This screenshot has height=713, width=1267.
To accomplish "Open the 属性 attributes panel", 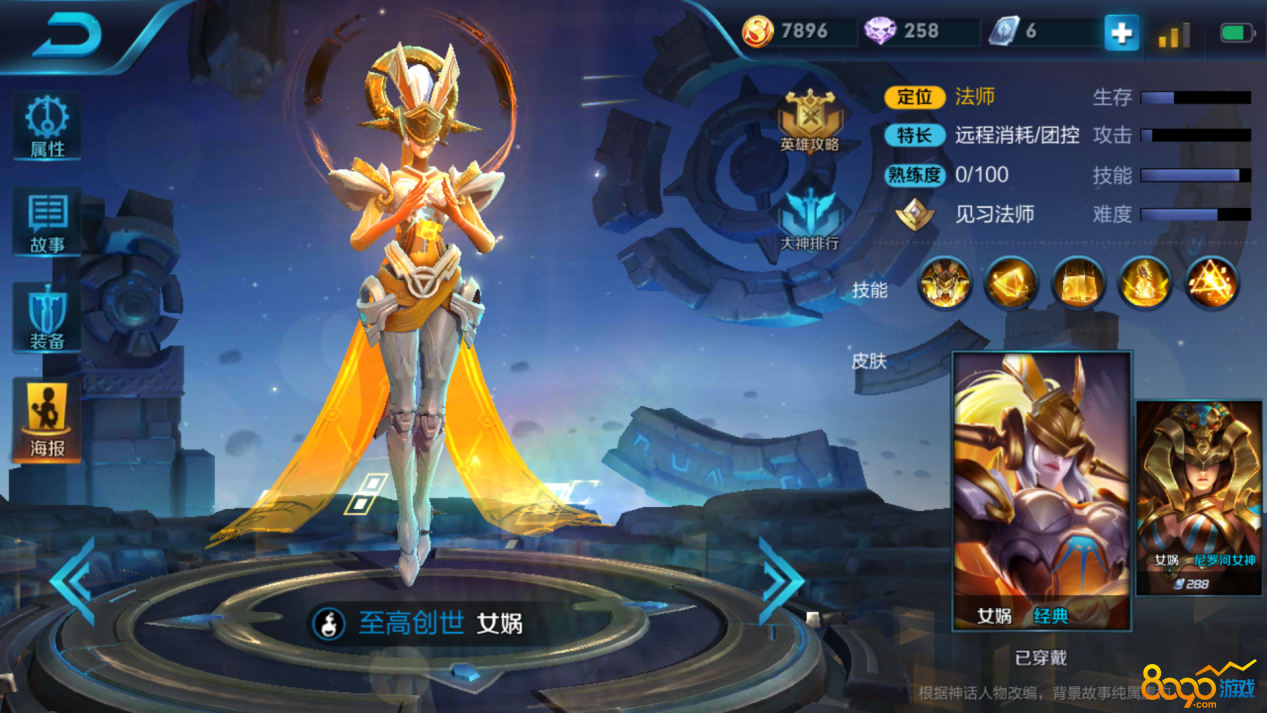I will tap(47, 127).
